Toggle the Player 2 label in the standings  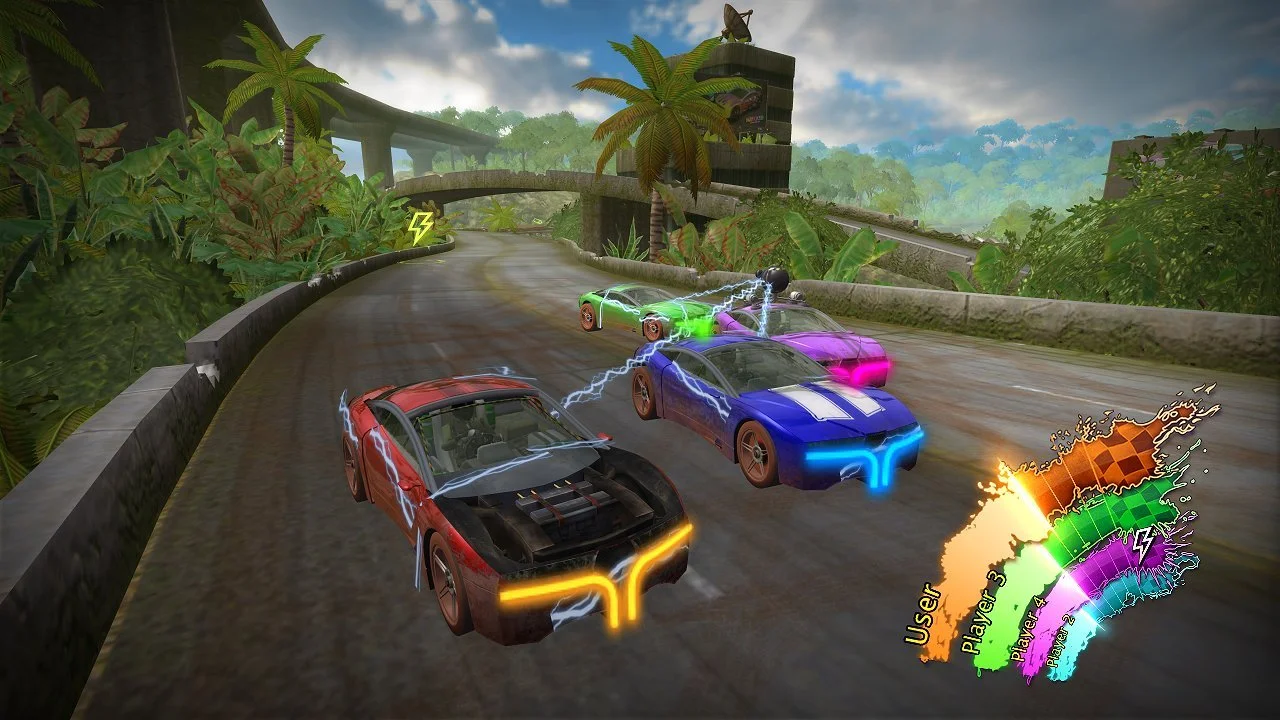(1060, 637)
